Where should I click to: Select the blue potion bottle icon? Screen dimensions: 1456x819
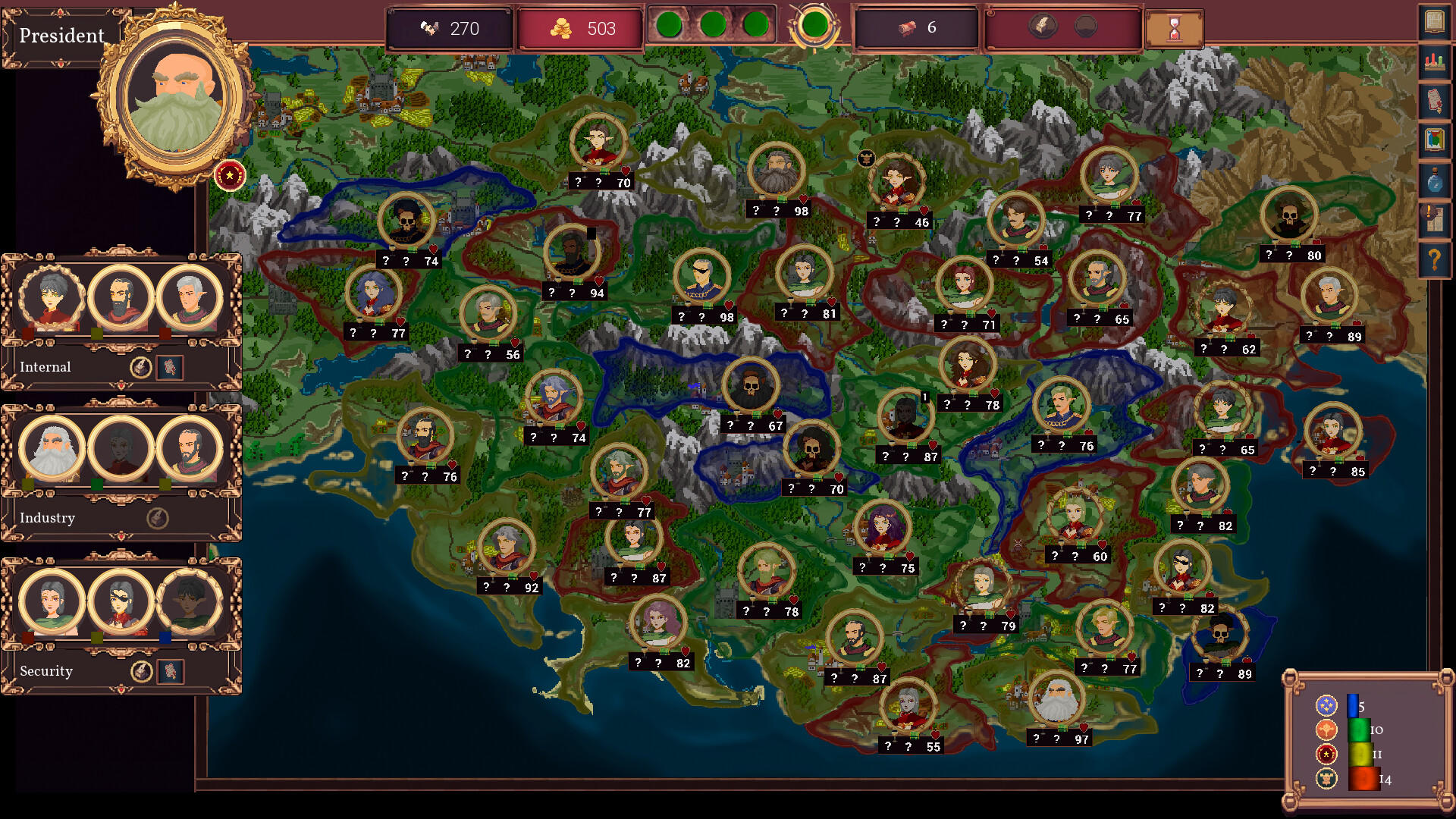coord(1433,178)
